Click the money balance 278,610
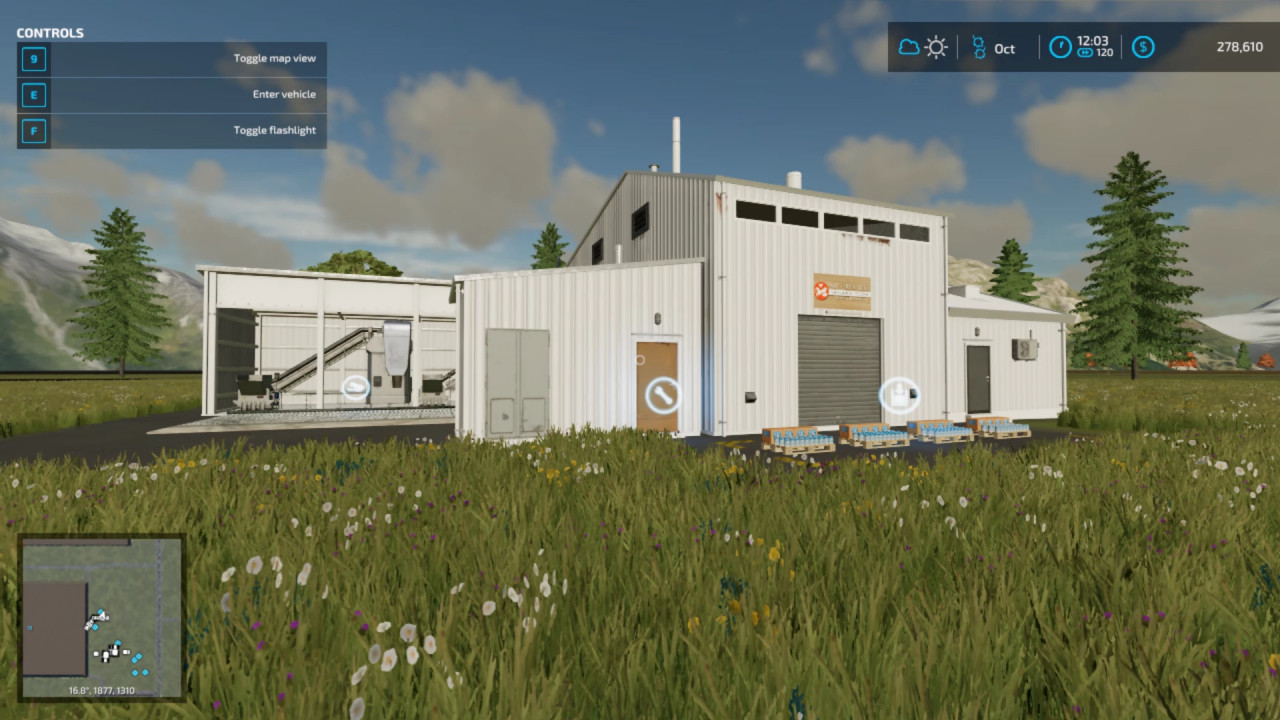1280x720 pixels. [1239, 46]
